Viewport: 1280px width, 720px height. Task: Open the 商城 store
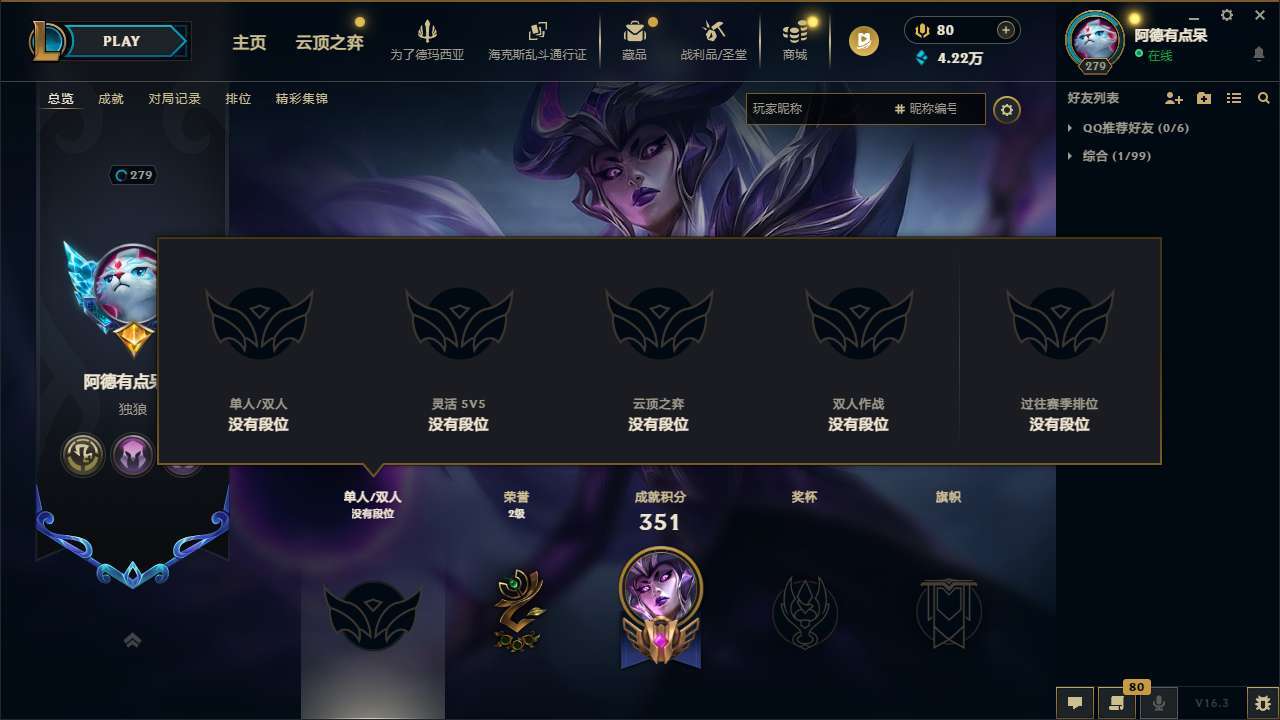coord(795,40)
